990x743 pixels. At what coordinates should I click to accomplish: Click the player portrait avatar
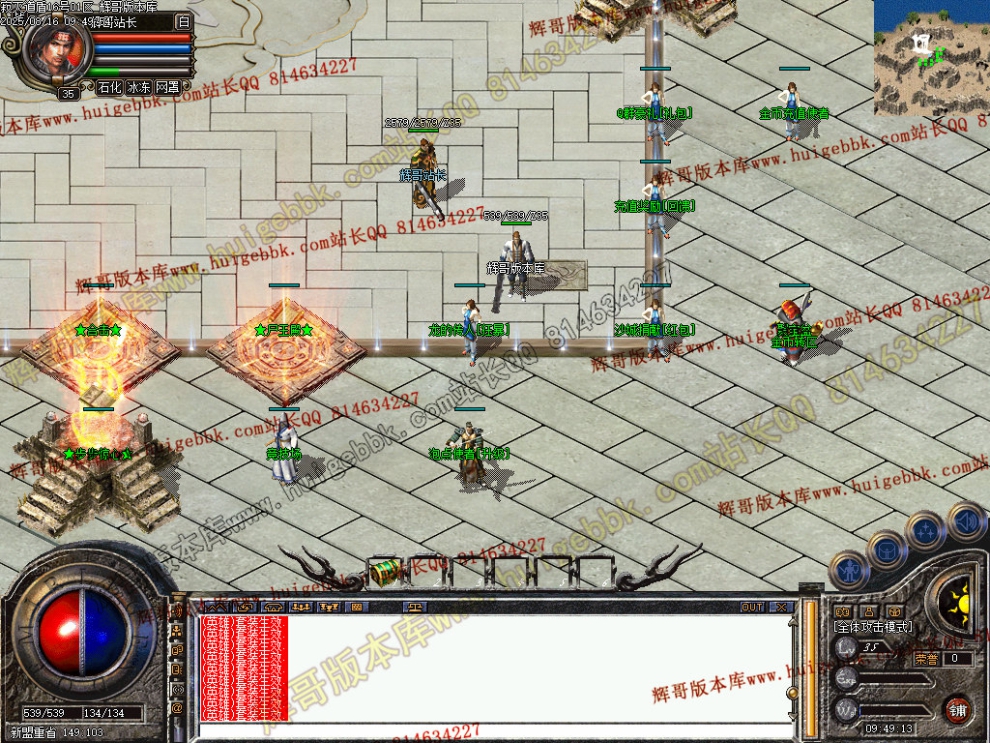coord(56,51)
